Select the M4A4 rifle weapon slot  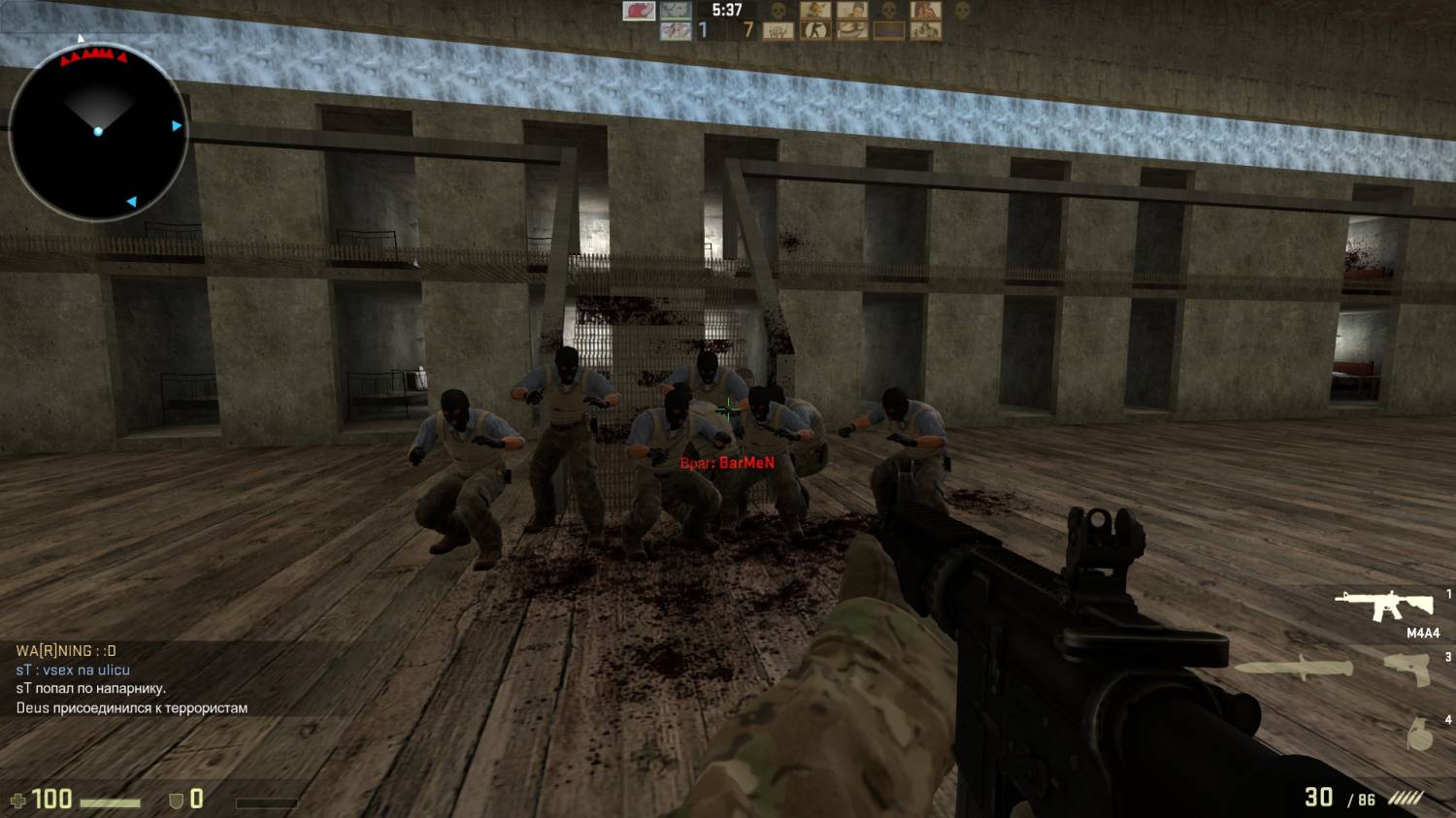pos(1384,605)
